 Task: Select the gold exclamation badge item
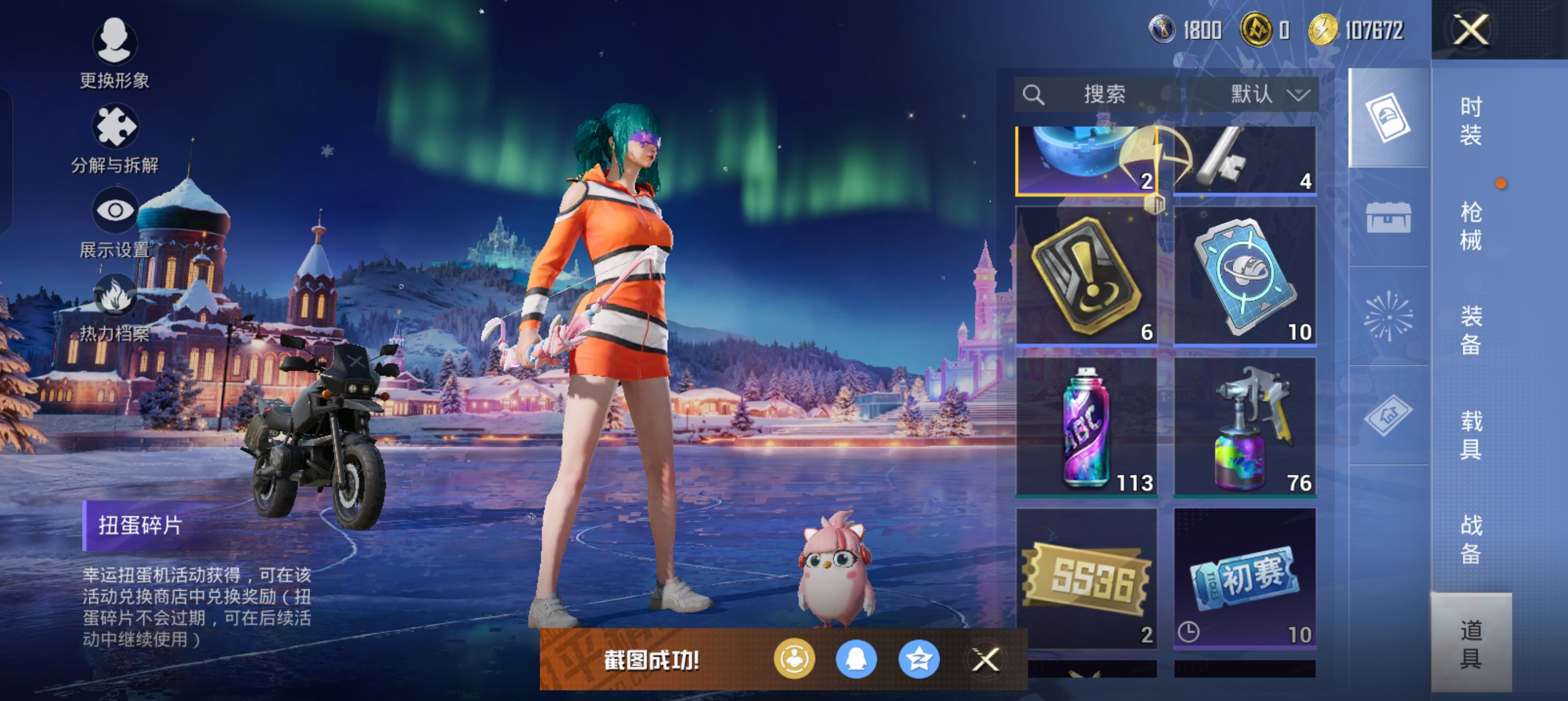pos(1087,276)
